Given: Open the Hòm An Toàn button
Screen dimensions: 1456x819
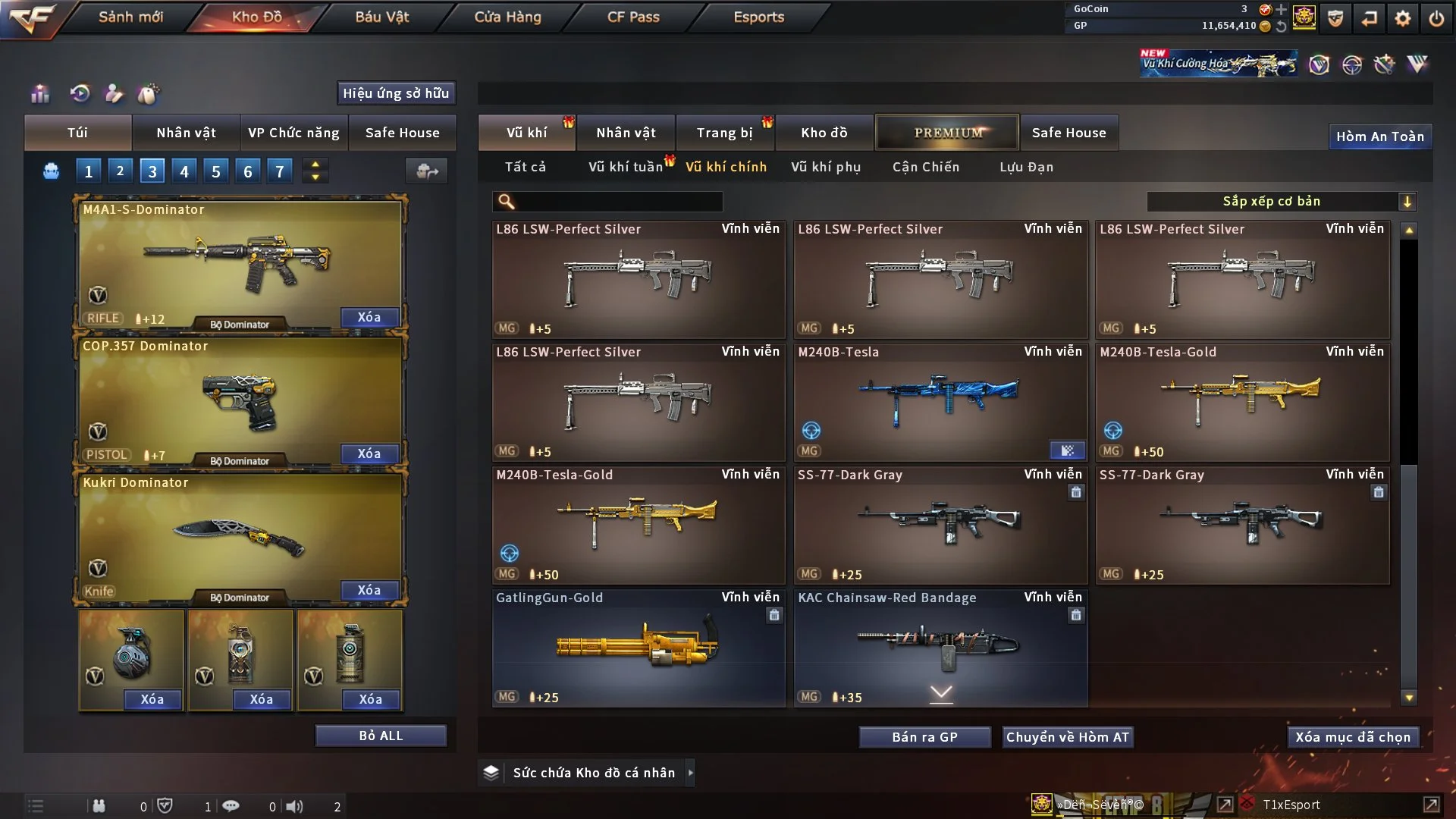Looking at the screenshot, I should point(1379,136).
